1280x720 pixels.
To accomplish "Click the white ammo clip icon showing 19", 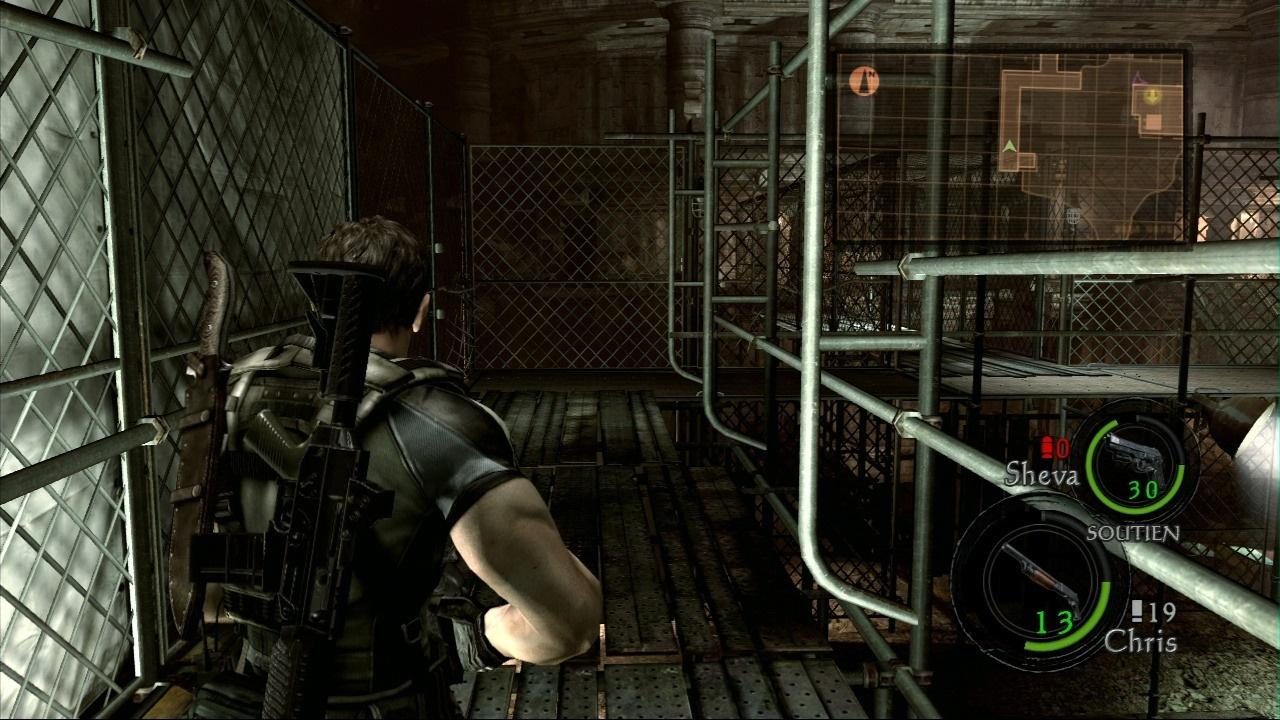I will pyautogui.click(x=1140, y=610).
